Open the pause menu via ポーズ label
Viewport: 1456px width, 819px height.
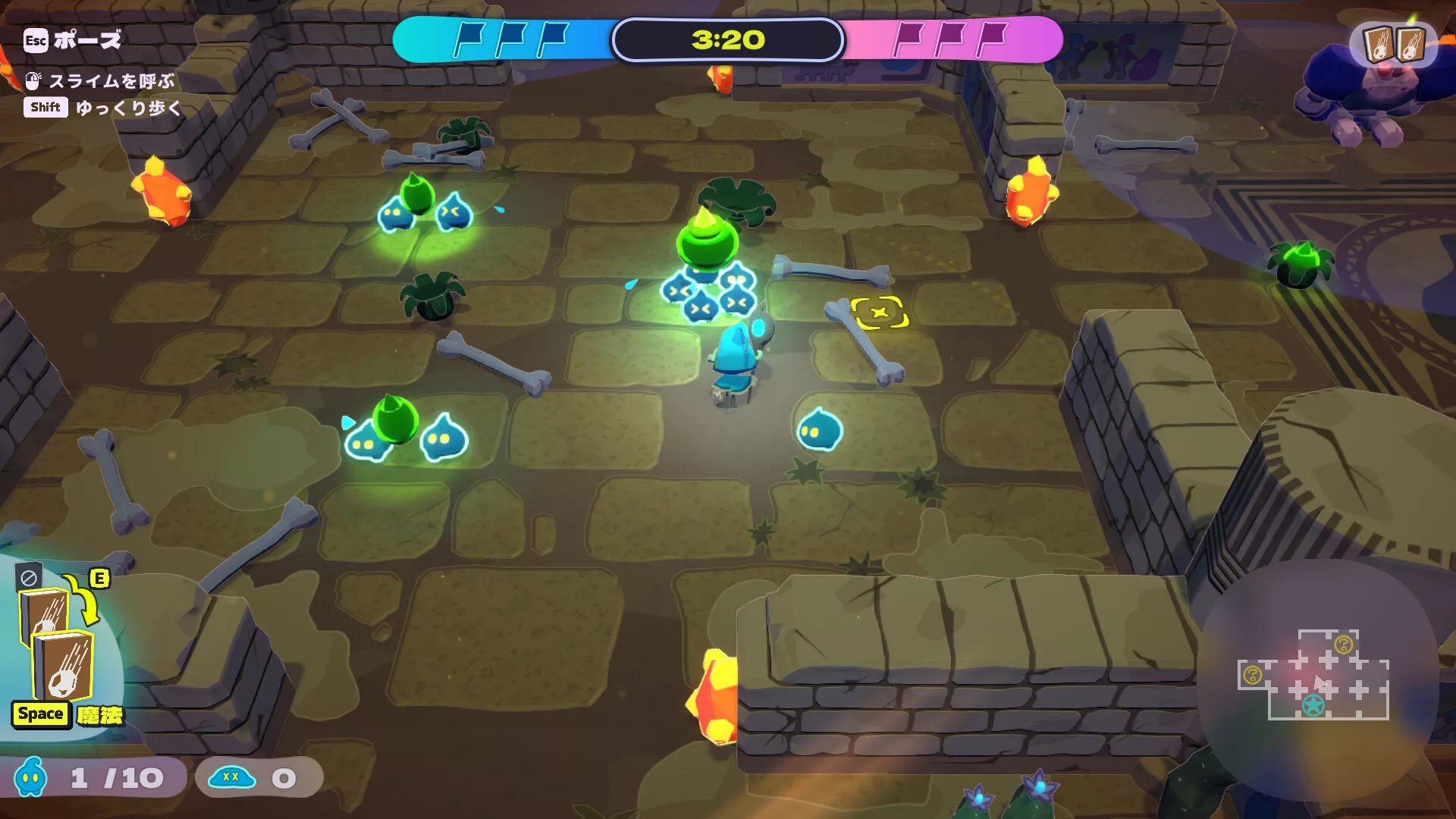86,40
